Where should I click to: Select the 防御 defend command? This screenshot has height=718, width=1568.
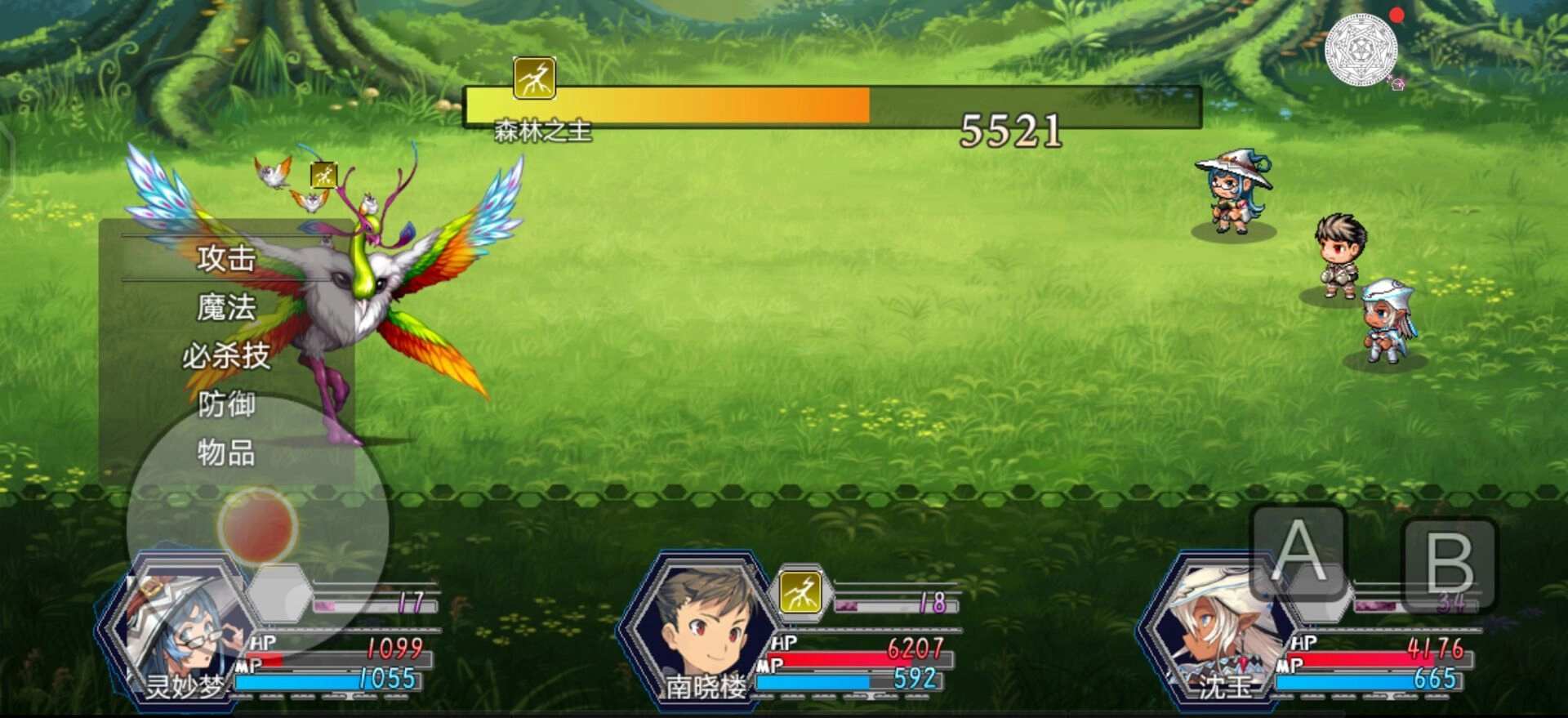click(x=226, y=404)
